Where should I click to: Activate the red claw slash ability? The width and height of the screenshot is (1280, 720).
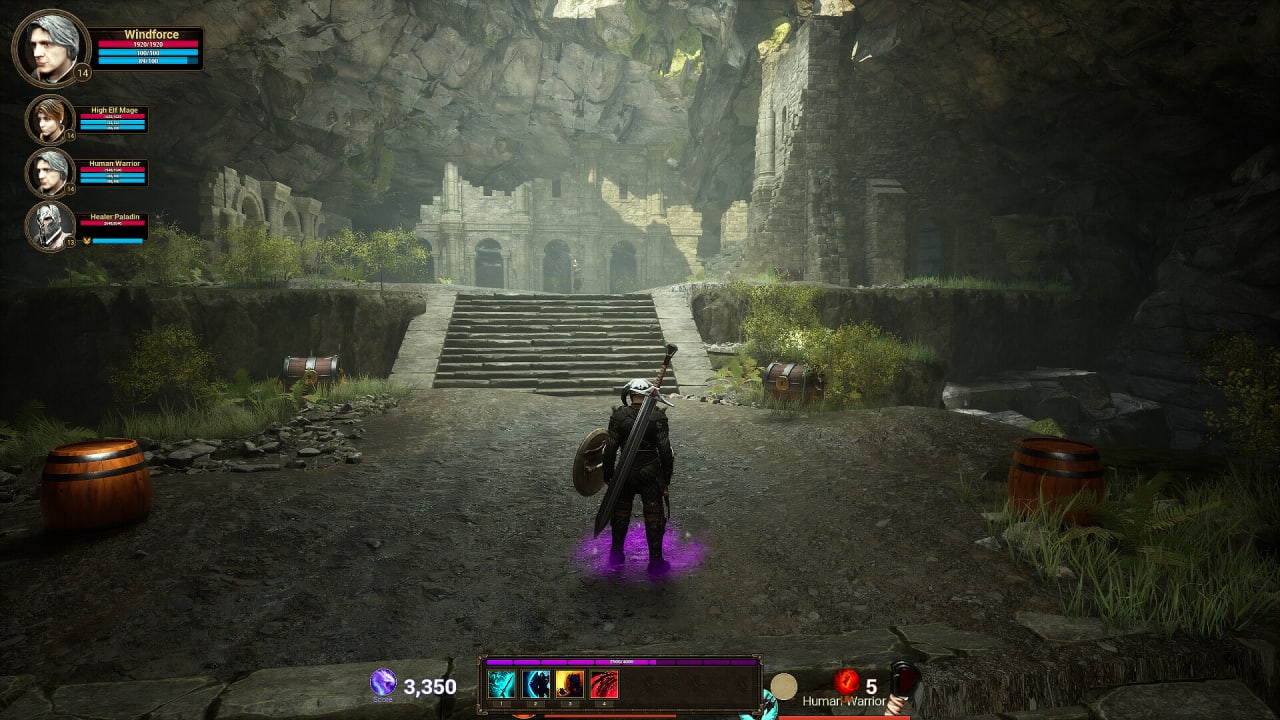(604, 684)
